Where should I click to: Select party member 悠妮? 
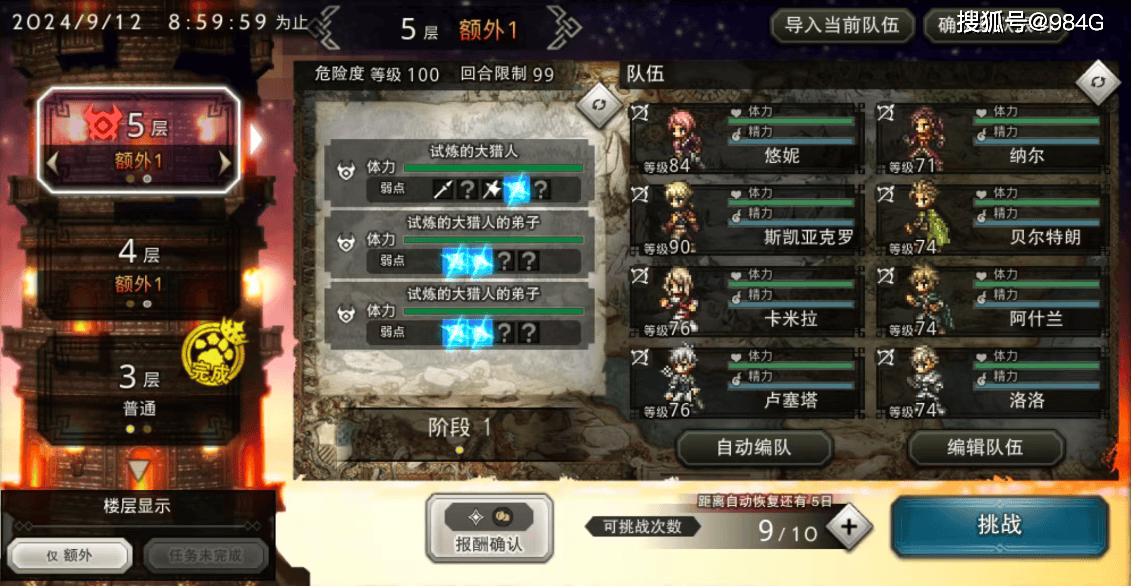[746, 138]
